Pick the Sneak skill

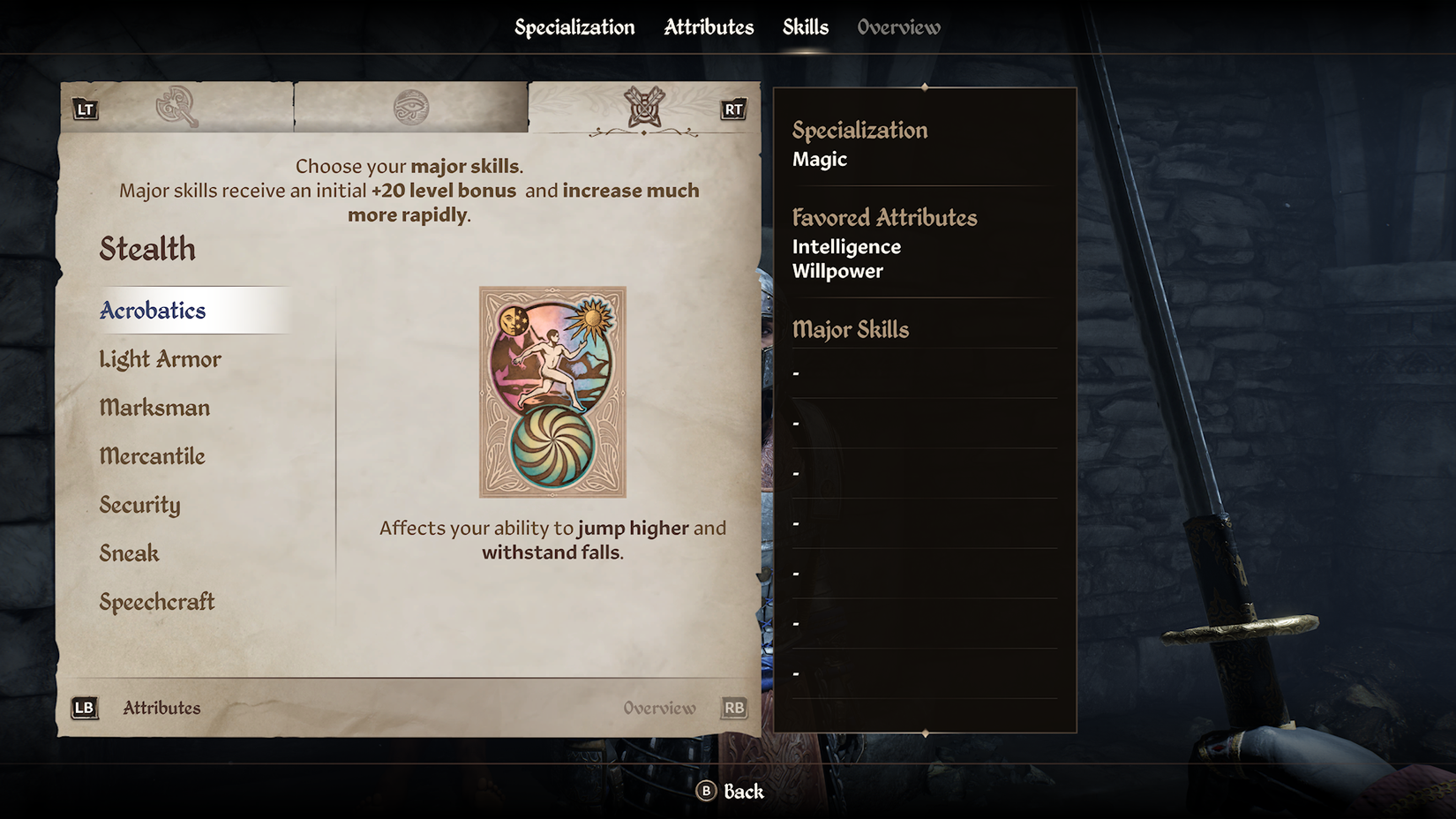(129, 553)
